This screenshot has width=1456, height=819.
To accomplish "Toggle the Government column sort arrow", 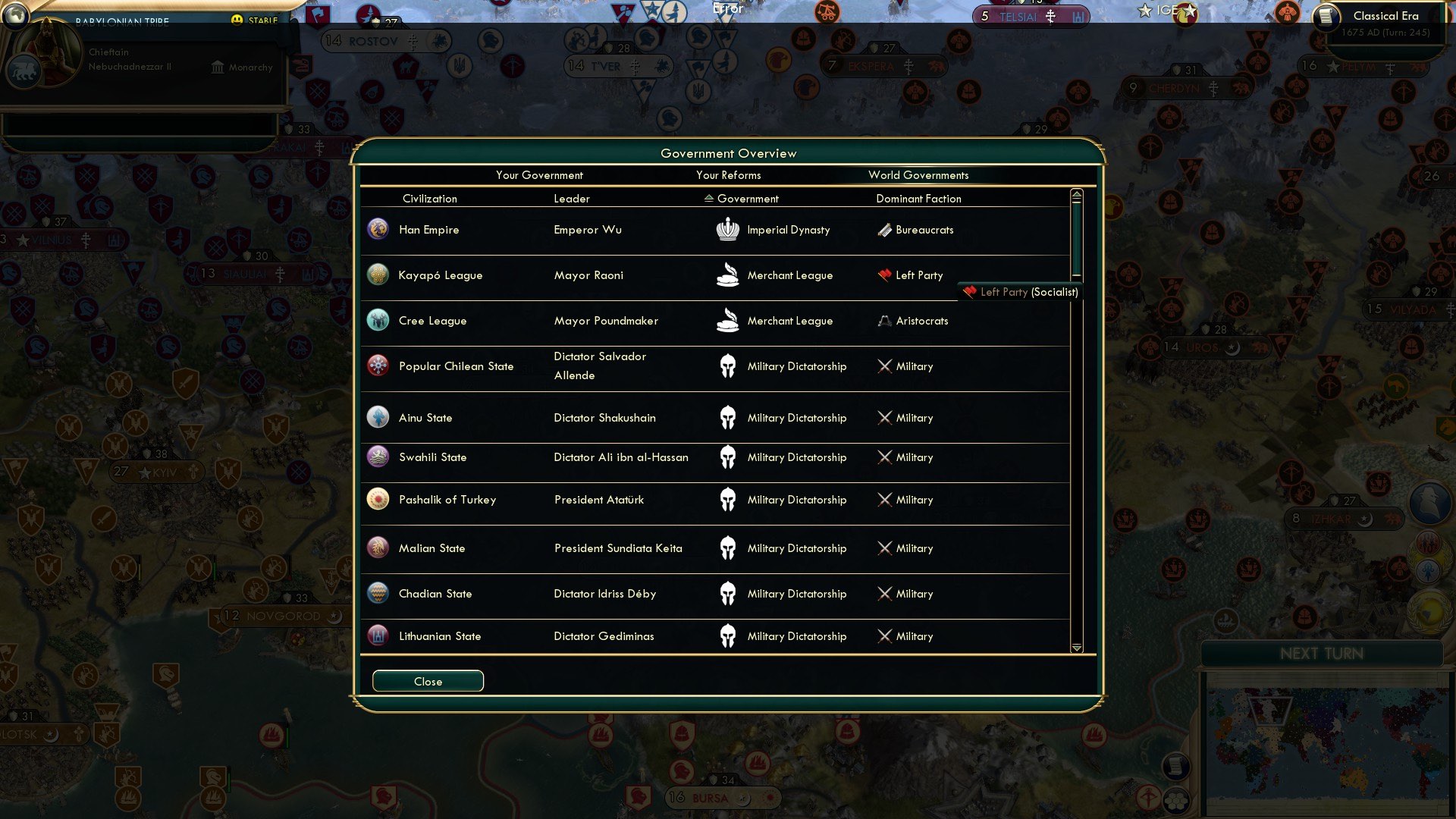I will click(x=708, y=198).
